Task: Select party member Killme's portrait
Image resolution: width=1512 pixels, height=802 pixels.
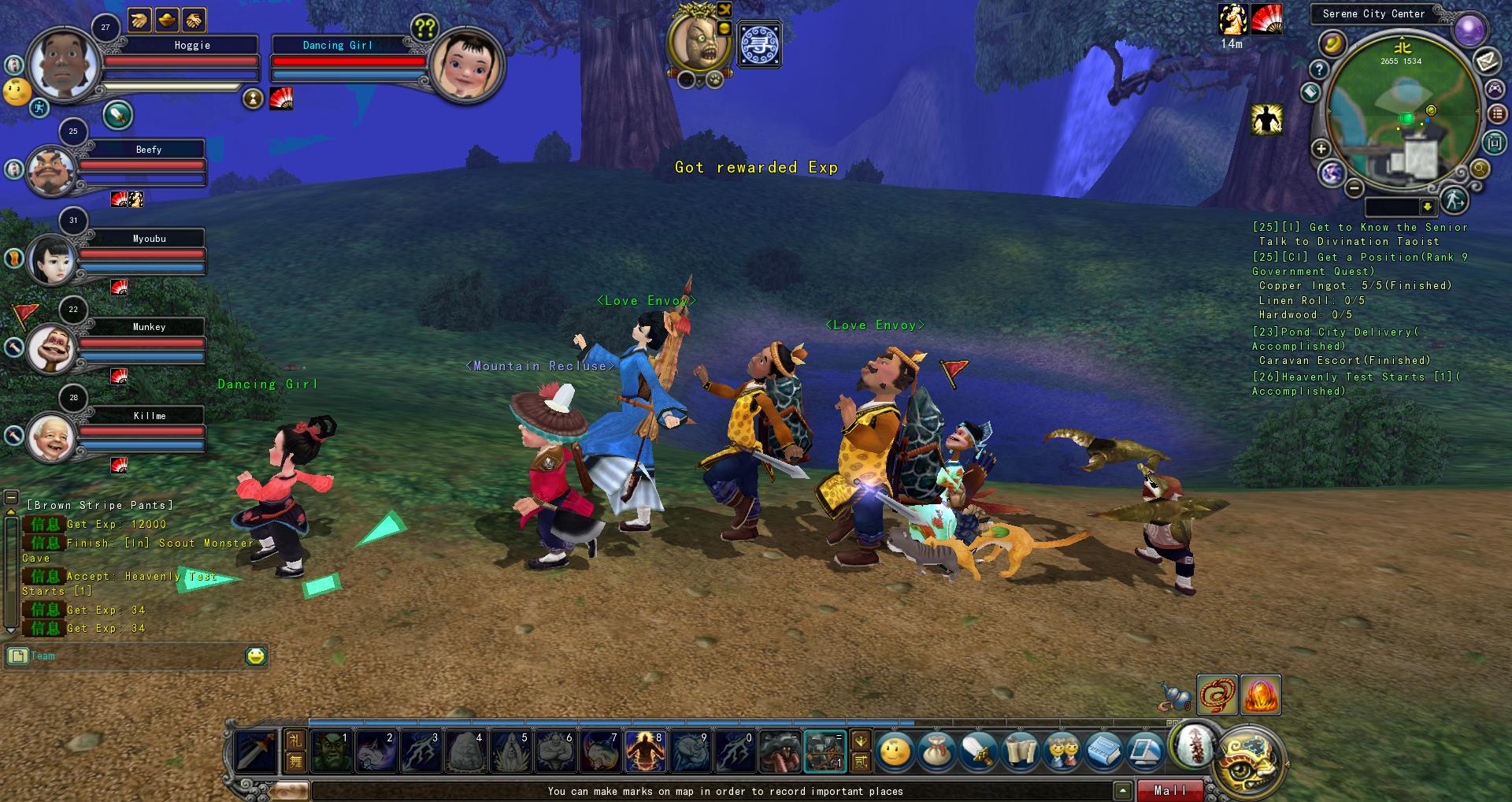Action: (x=51, y=436)
